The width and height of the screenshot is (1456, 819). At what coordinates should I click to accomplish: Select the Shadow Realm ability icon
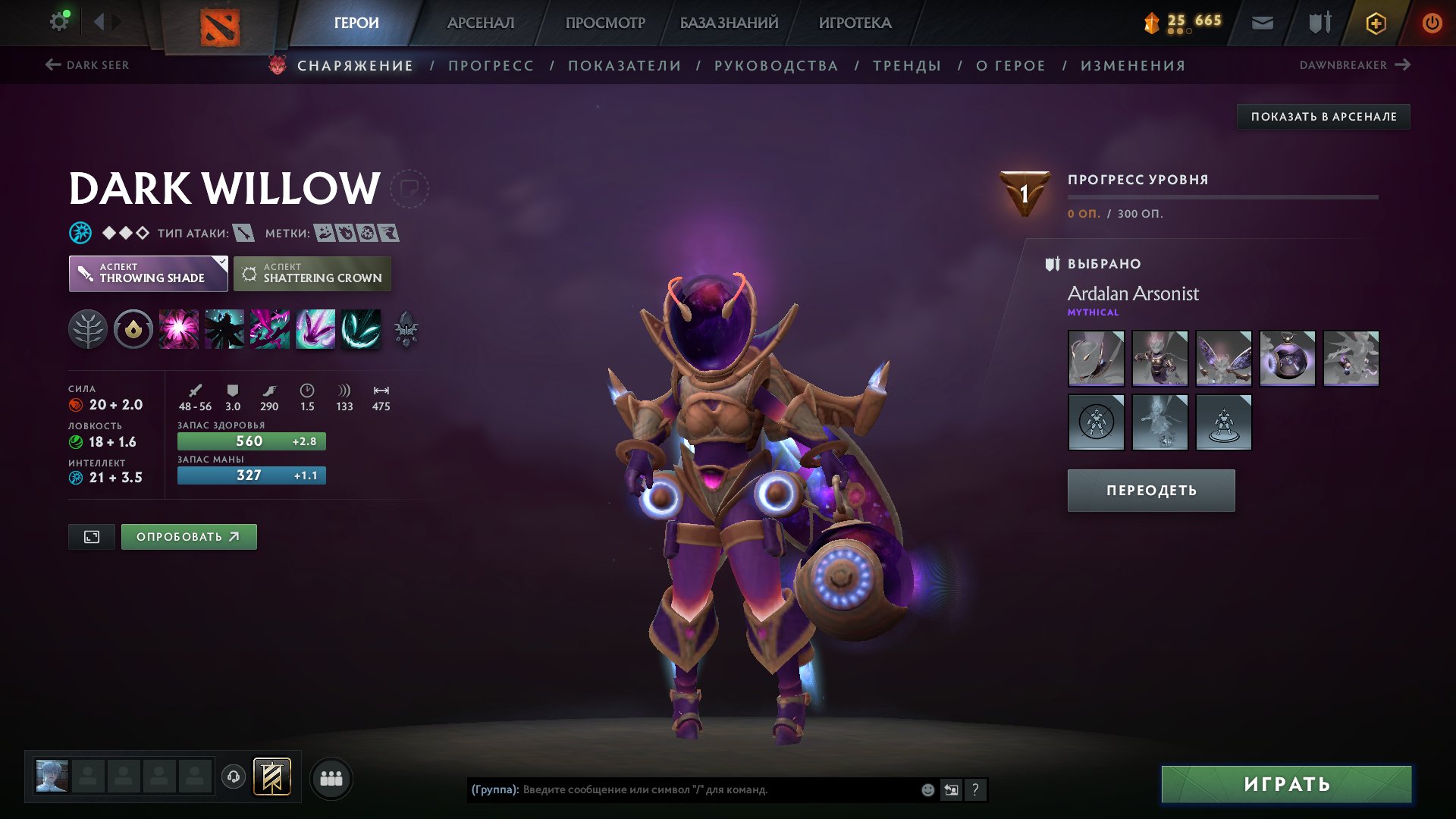coord(224,328)
